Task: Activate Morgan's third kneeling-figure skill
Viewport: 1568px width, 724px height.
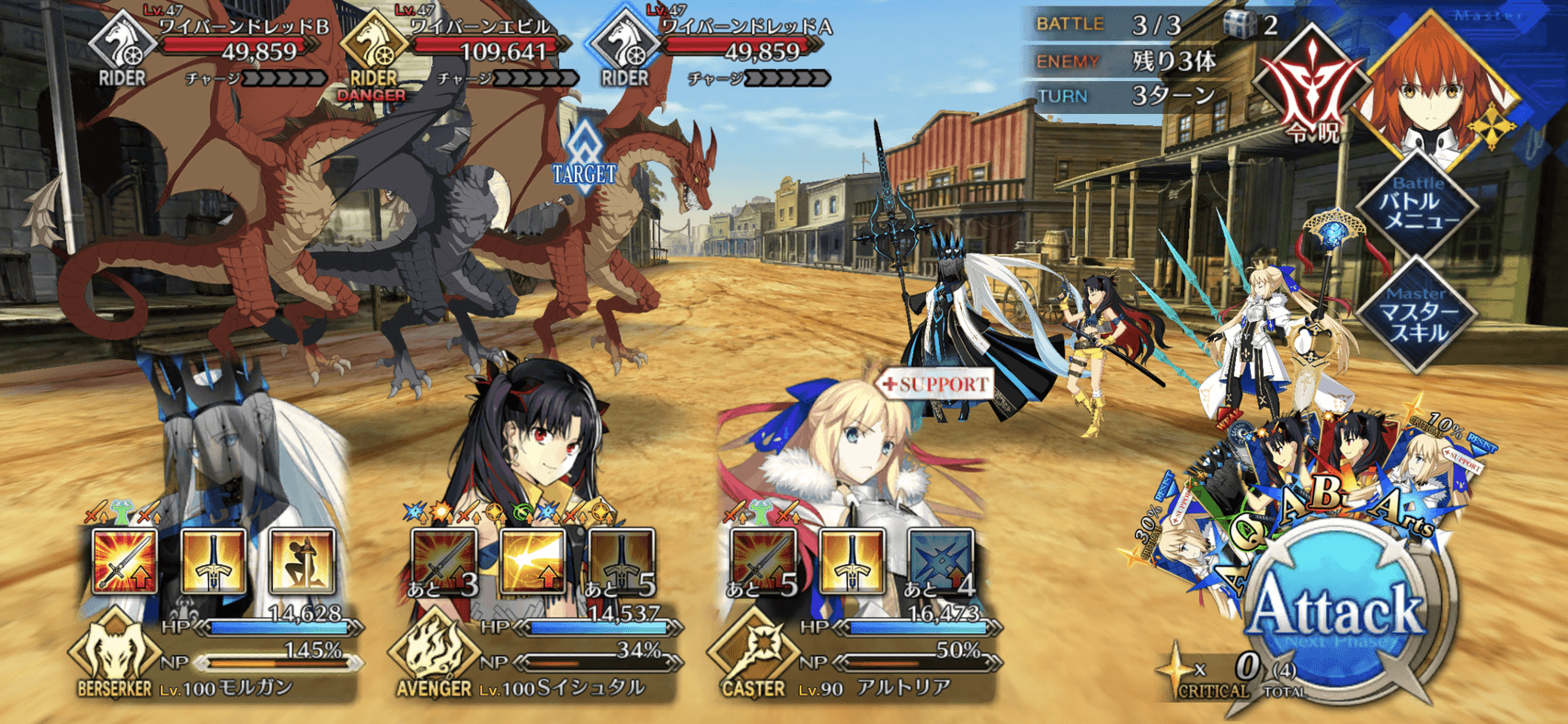Action: pyautogui.click(x=302, y=560)
